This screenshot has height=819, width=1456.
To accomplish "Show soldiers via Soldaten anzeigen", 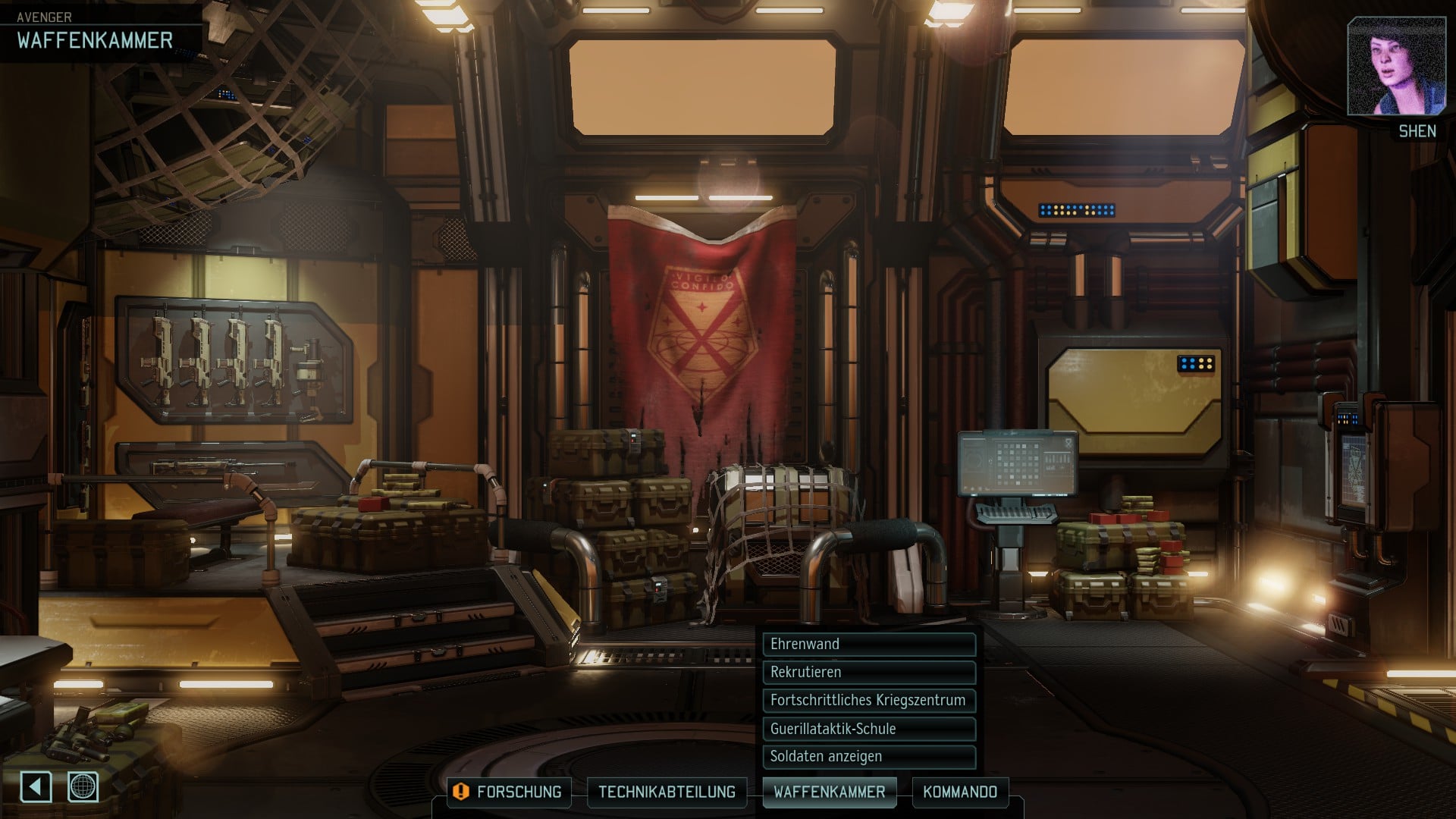I will click(x=868, y=756).
